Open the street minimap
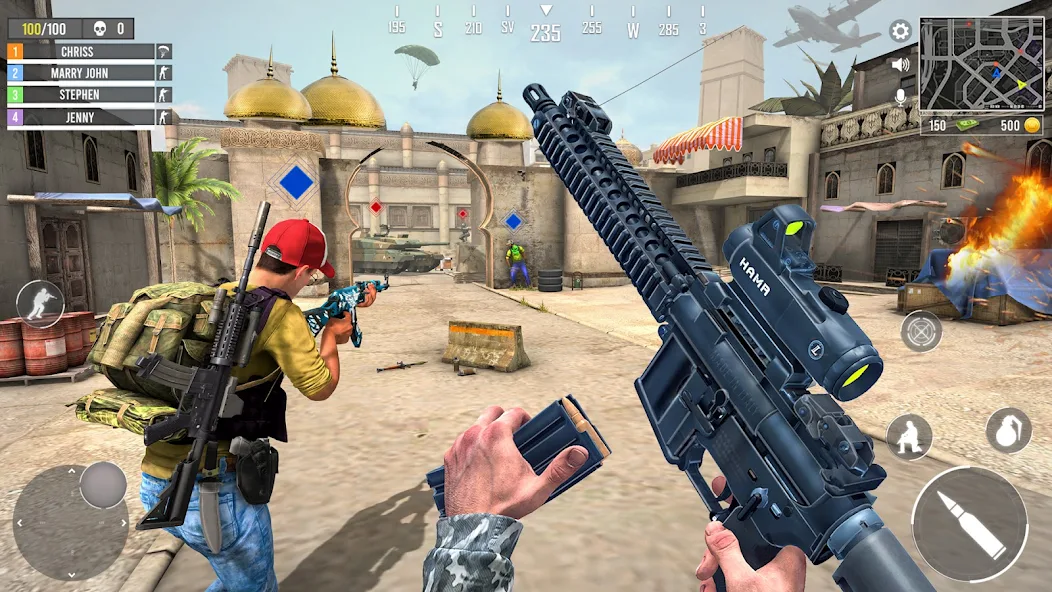1052x592 pixels. [980, 64]
